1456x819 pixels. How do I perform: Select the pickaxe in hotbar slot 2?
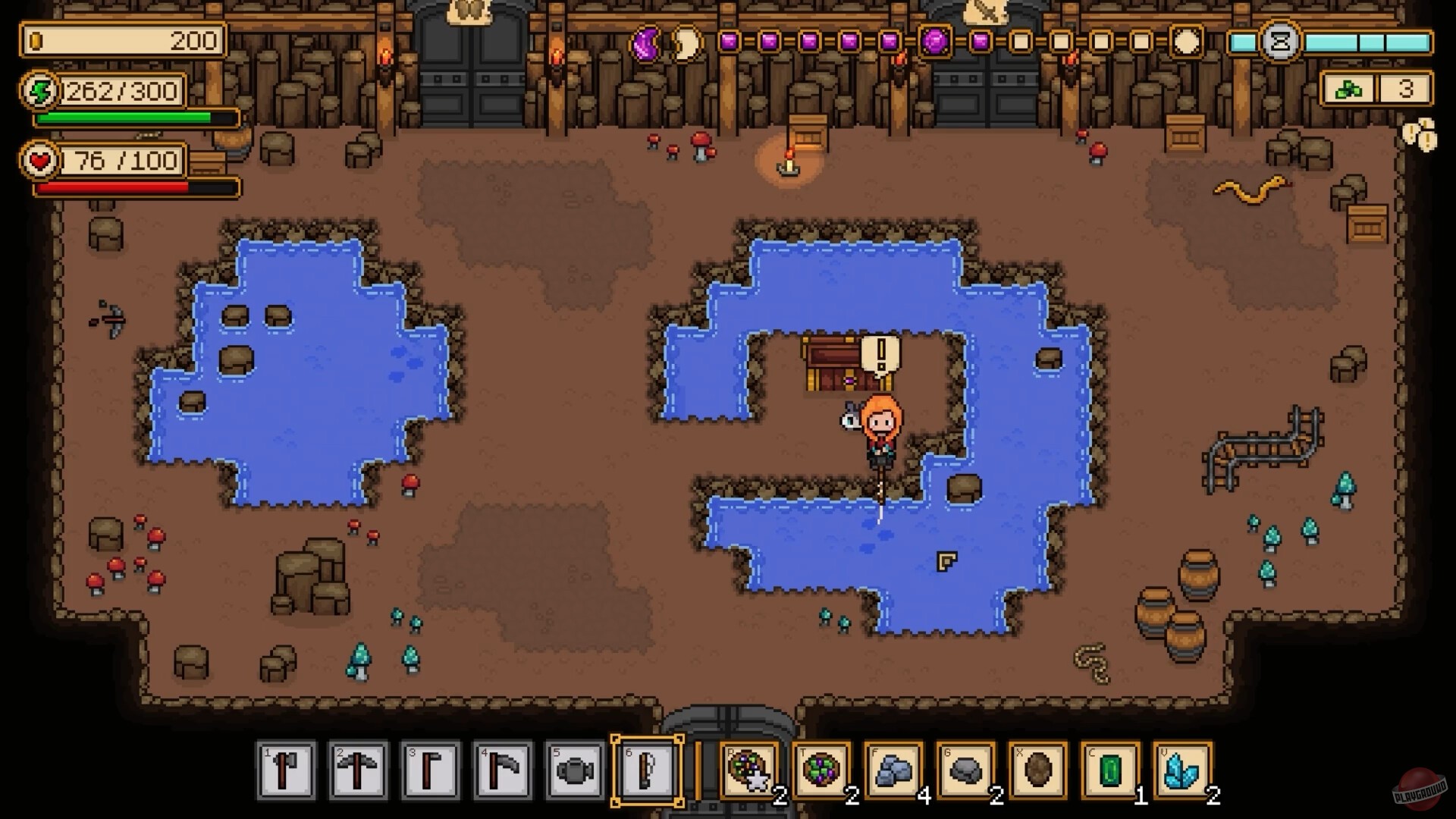point(359,770)
